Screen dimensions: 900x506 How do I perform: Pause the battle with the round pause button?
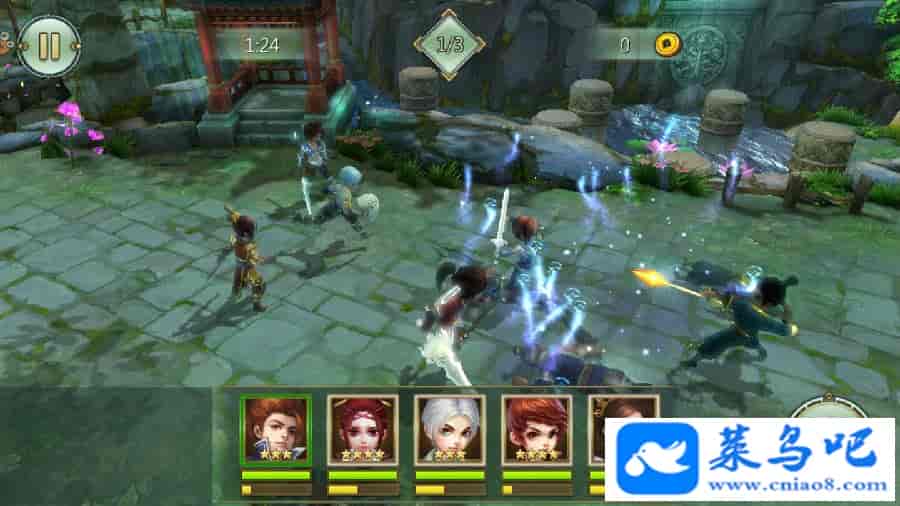tap(48, 46)
